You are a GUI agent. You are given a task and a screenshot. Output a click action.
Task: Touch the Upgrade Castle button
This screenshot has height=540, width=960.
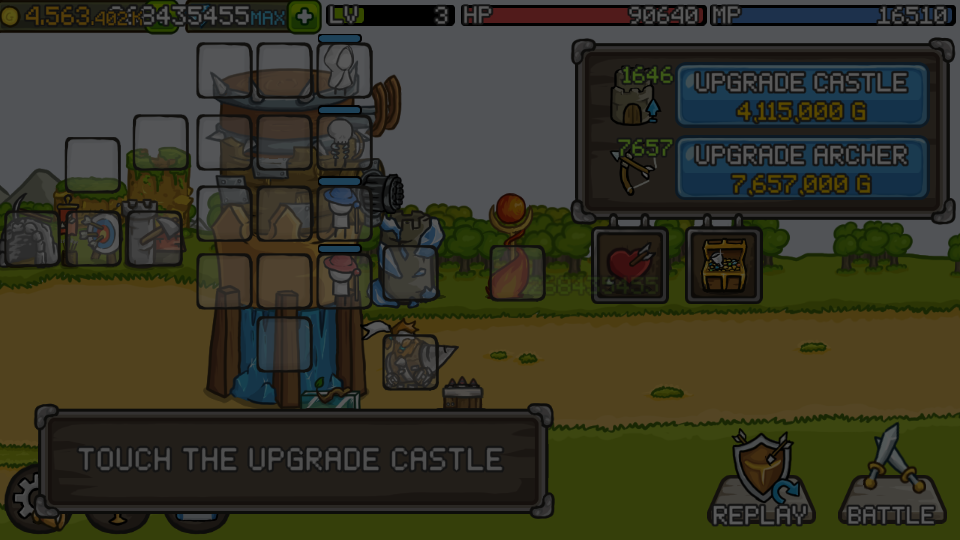(x=802, y=96)
